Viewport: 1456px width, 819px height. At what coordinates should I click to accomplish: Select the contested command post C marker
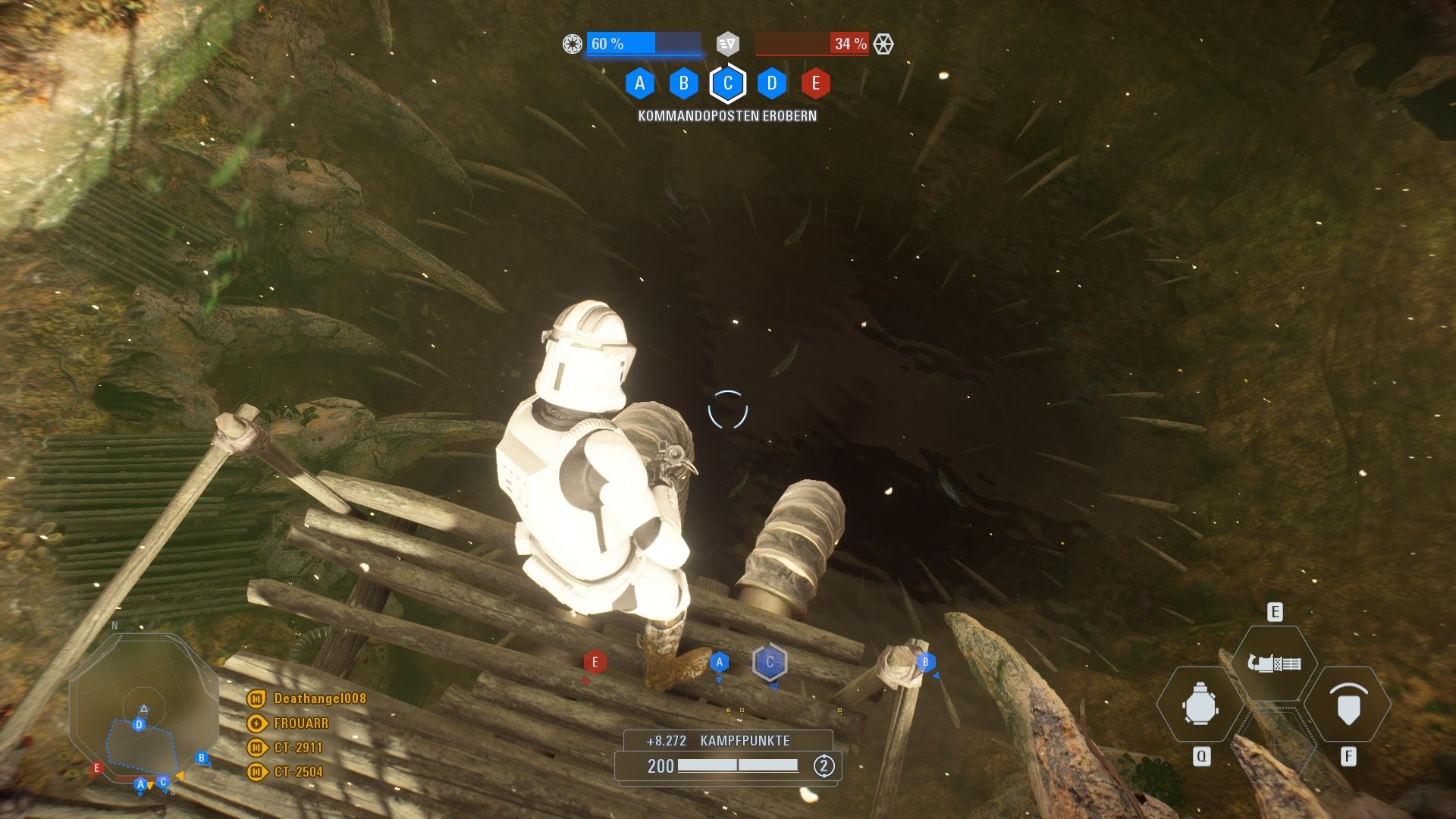[x=769, y=662]
